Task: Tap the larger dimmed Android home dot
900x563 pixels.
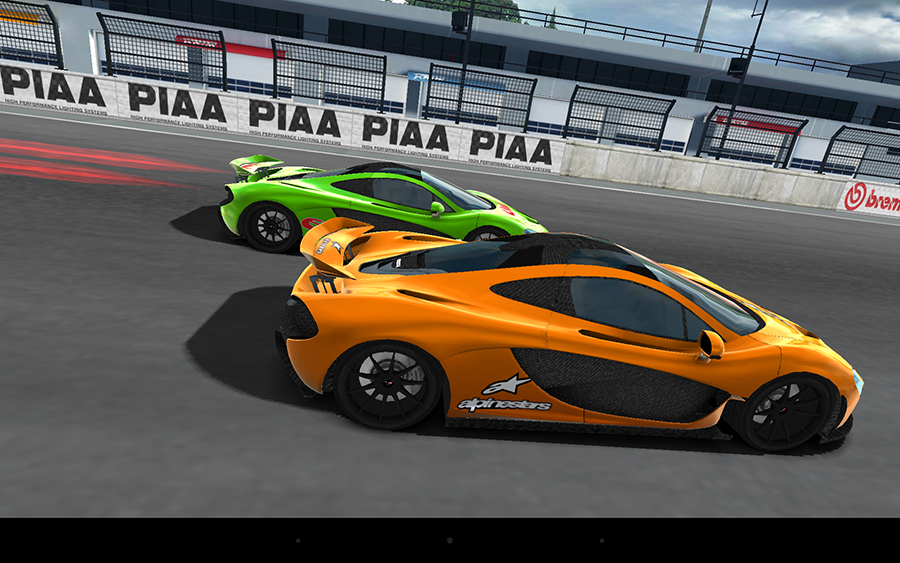Action: pos(449,540)
